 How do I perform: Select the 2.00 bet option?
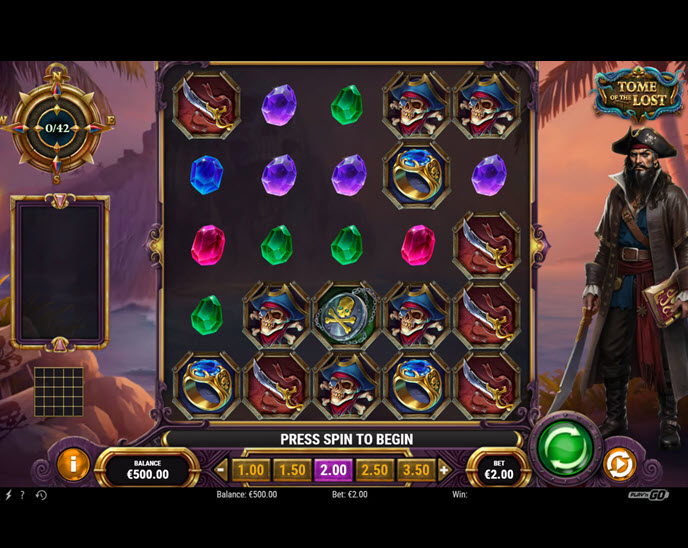(333, 470)
